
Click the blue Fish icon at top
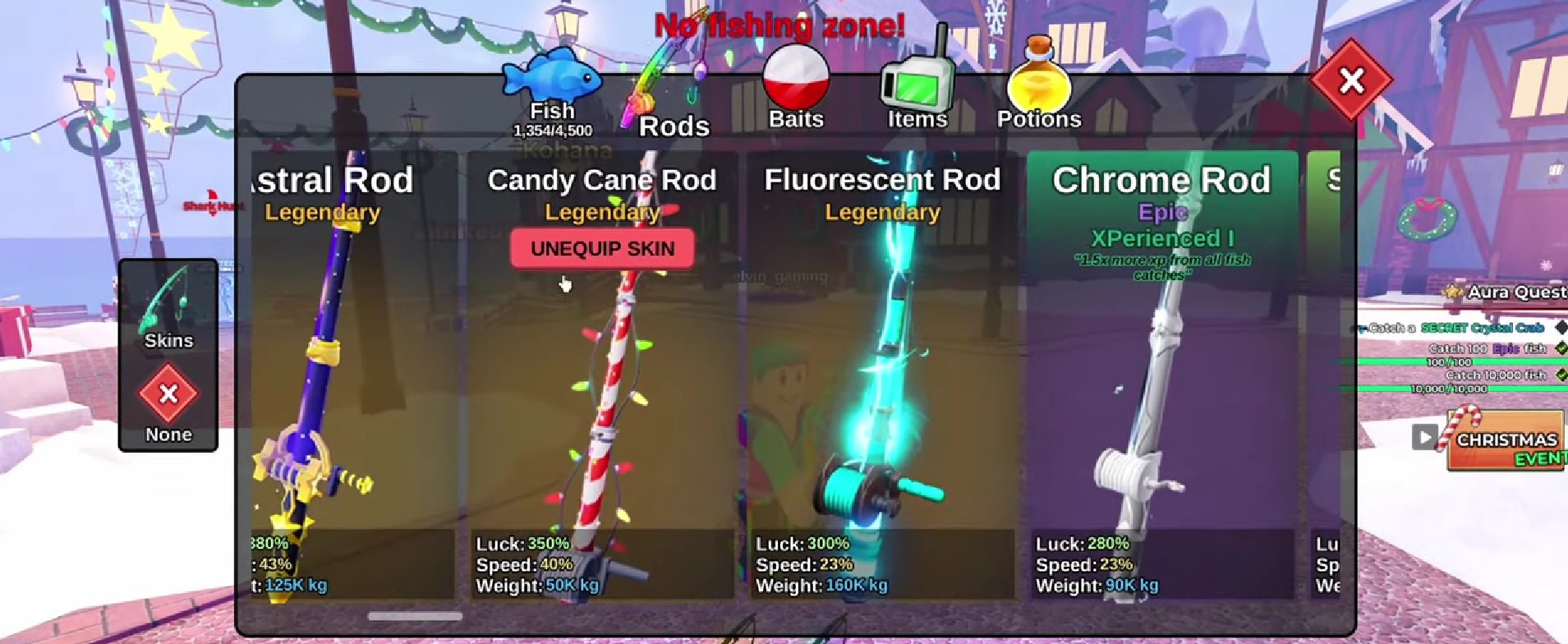tap(550, 78)
